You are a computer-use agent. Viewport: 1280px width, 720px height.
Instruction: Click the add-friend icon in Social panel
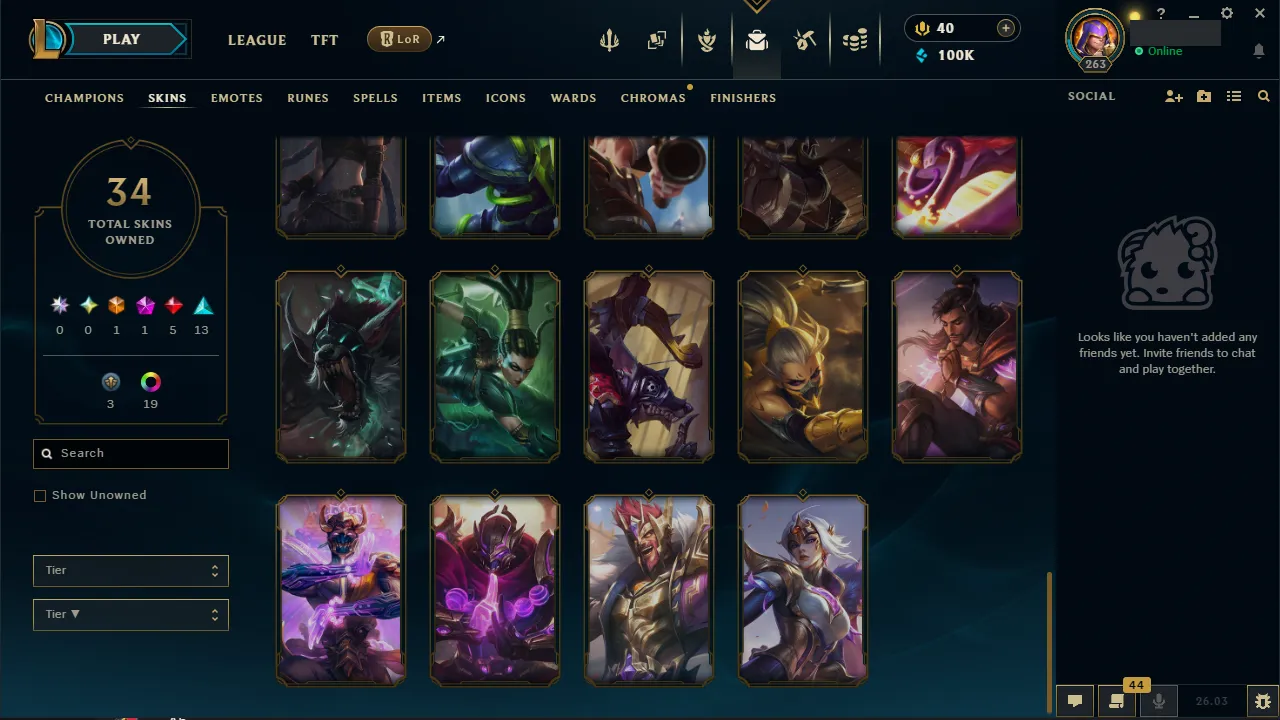(x=1173, y=96)
